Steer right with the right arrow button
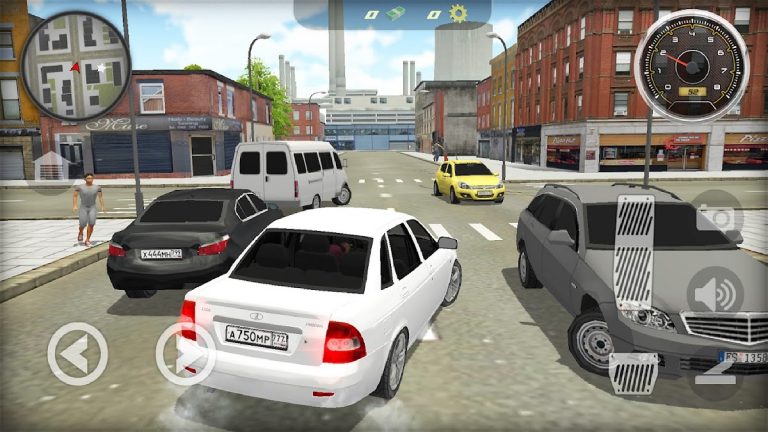The width and height of the screenshot is (768, 432). point(186,354)
